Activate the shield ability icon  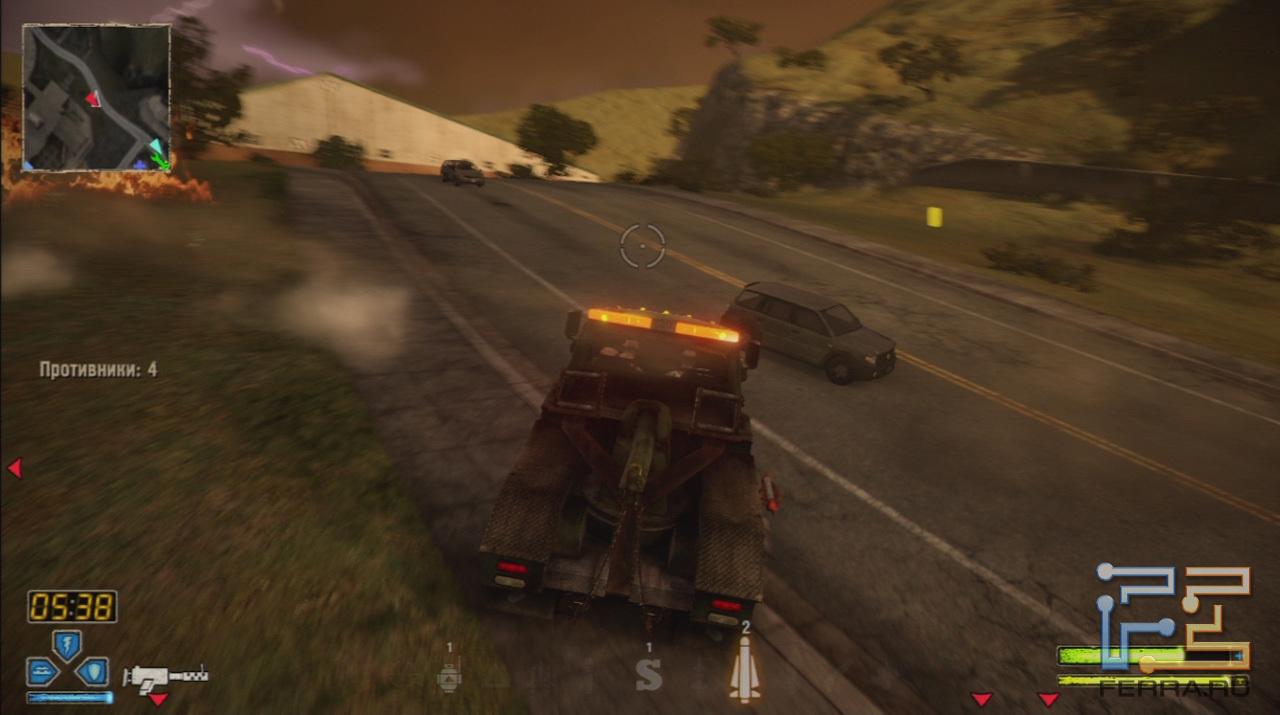tap(93, 671)
